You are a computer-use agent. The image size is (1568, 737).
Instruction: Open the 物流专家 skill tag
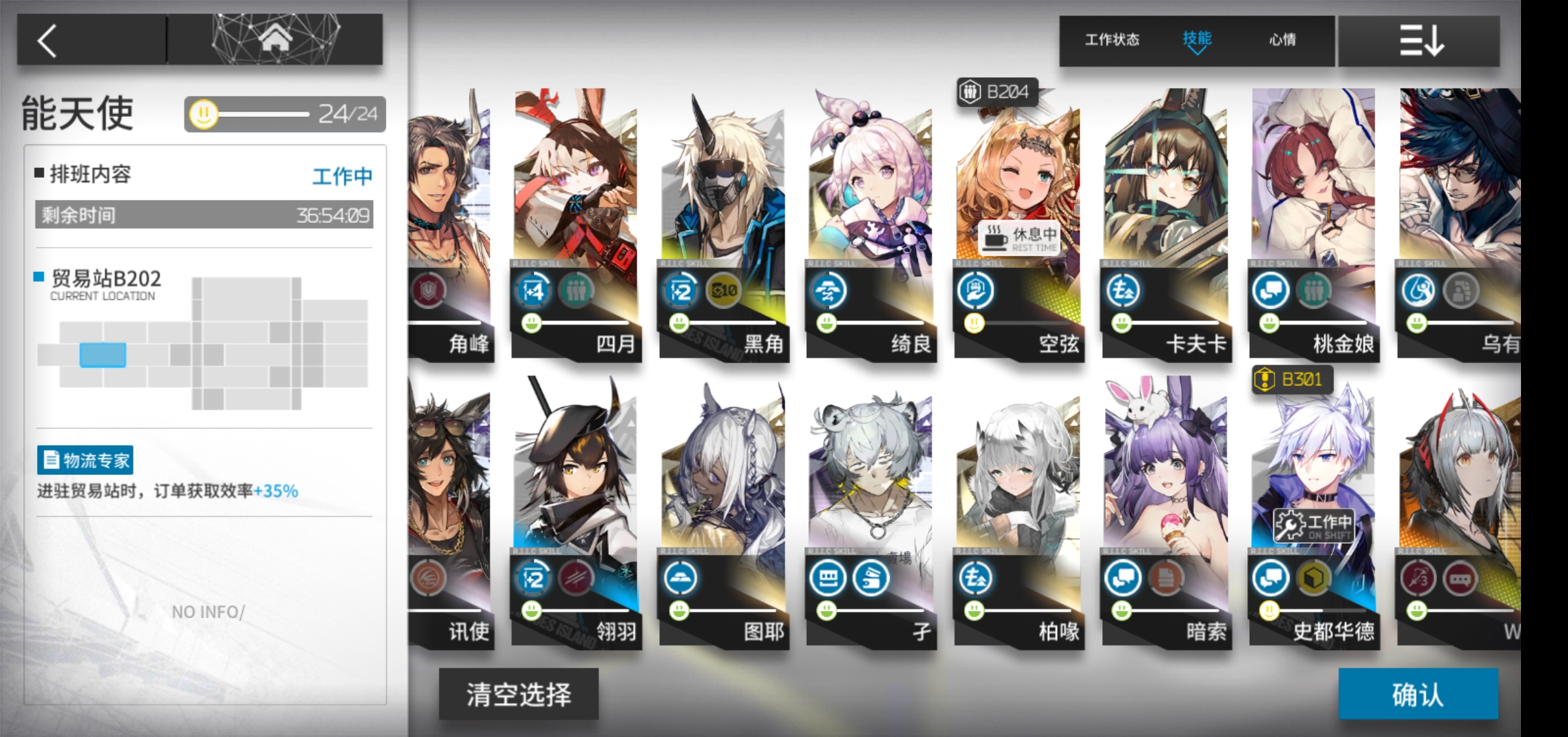(x=86, y=461)
